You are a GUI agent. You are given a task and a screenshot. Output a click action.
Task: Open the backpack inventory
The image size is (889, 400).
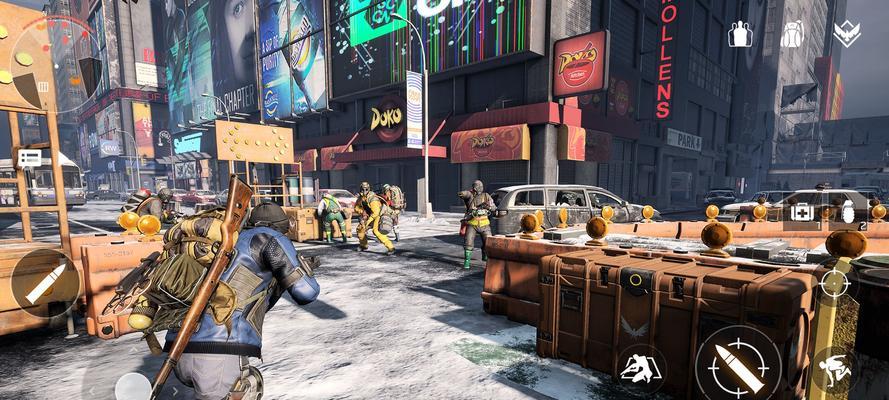793,34
